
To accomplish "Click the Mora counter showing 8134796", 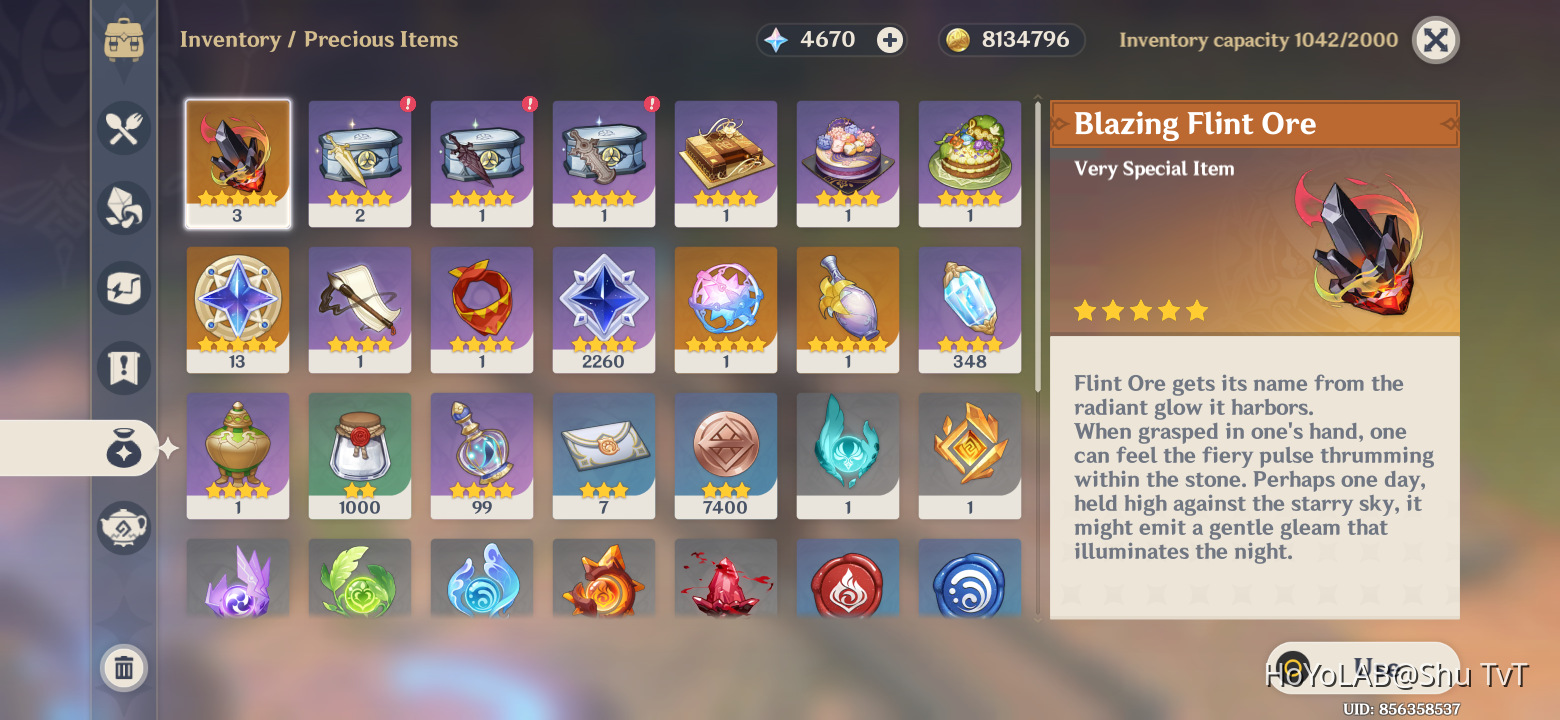I will click(x=1011, y=40).
